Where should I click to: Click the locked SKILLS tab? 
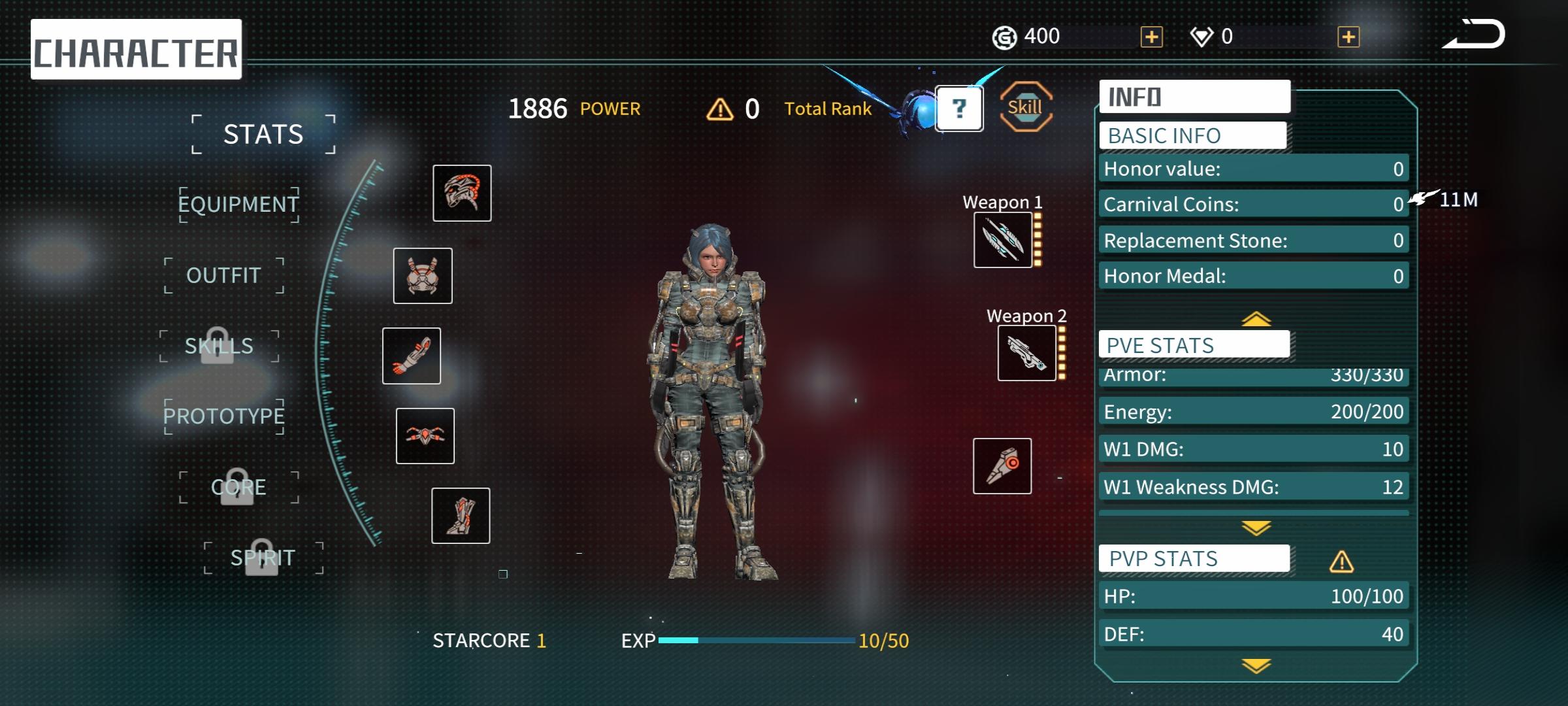pos(219,346)
